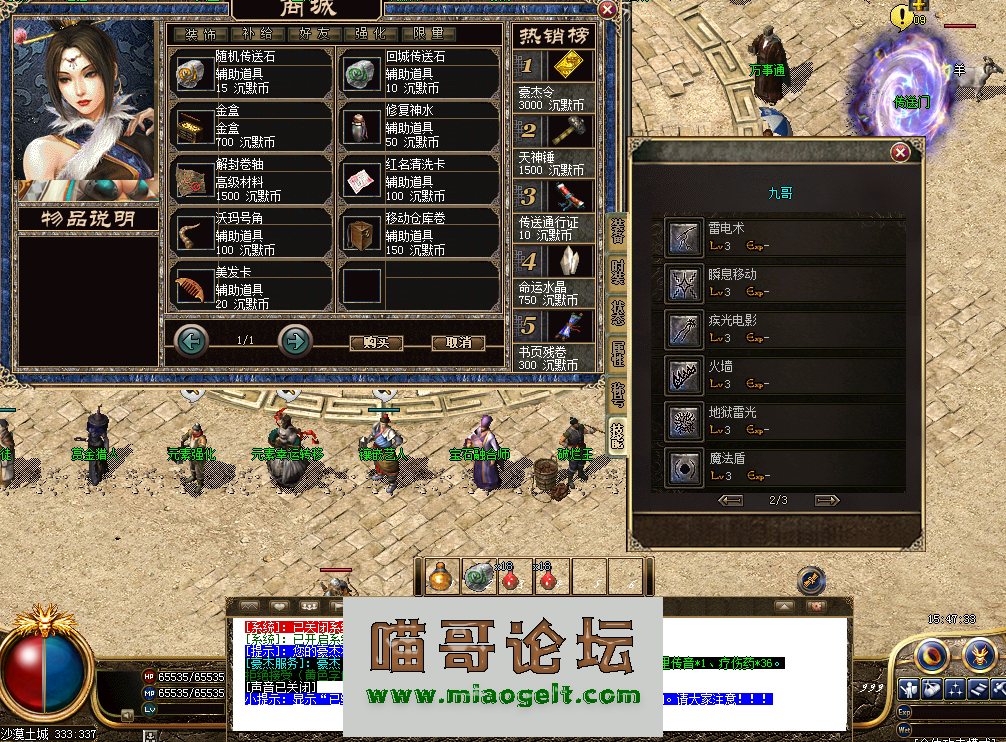1006x742 pixels.
Task: Go to next skills page arrow
Action: point(827,500)
